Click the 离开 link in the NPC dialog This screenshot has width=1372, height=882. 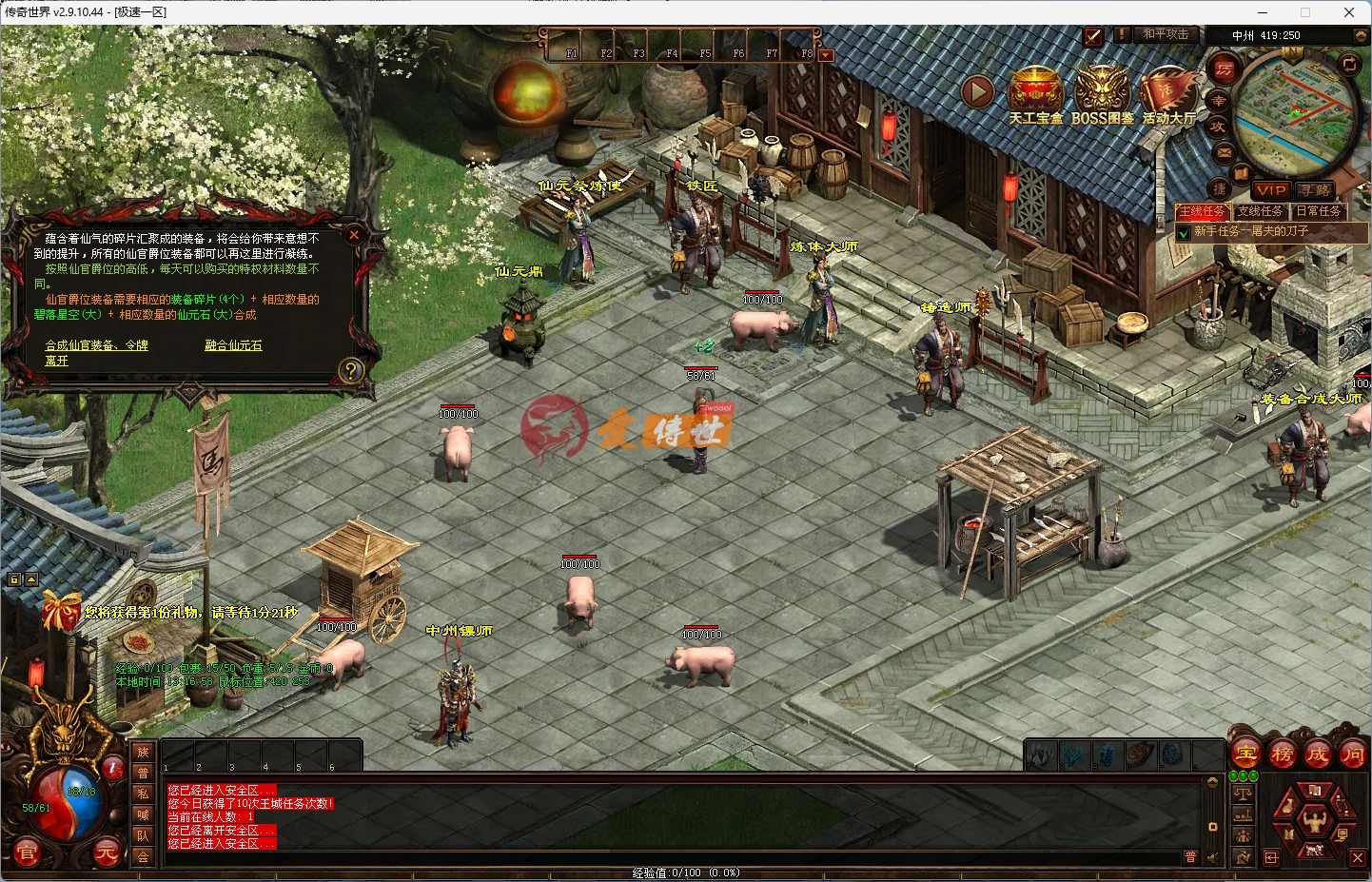click(55, 361)
